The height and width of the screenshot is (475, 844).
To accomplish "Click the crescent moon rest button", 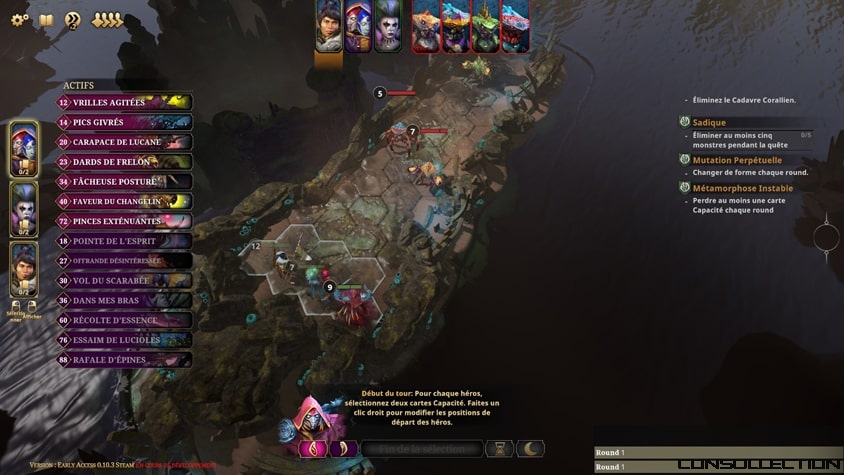I will [529, 449].
